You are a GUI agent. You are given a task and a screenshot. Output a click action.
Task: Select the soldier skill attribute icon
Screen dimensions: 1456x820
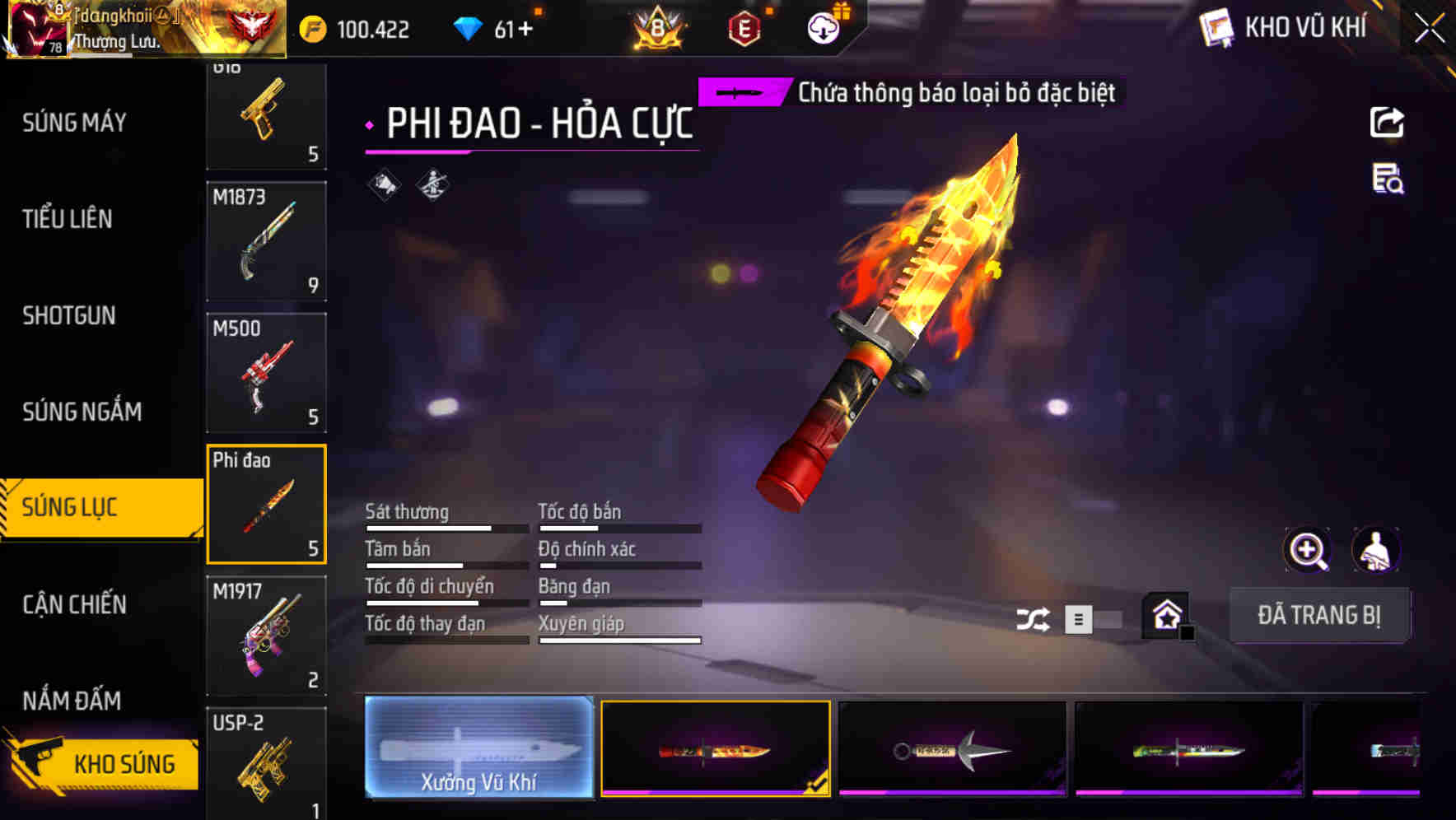432,184
